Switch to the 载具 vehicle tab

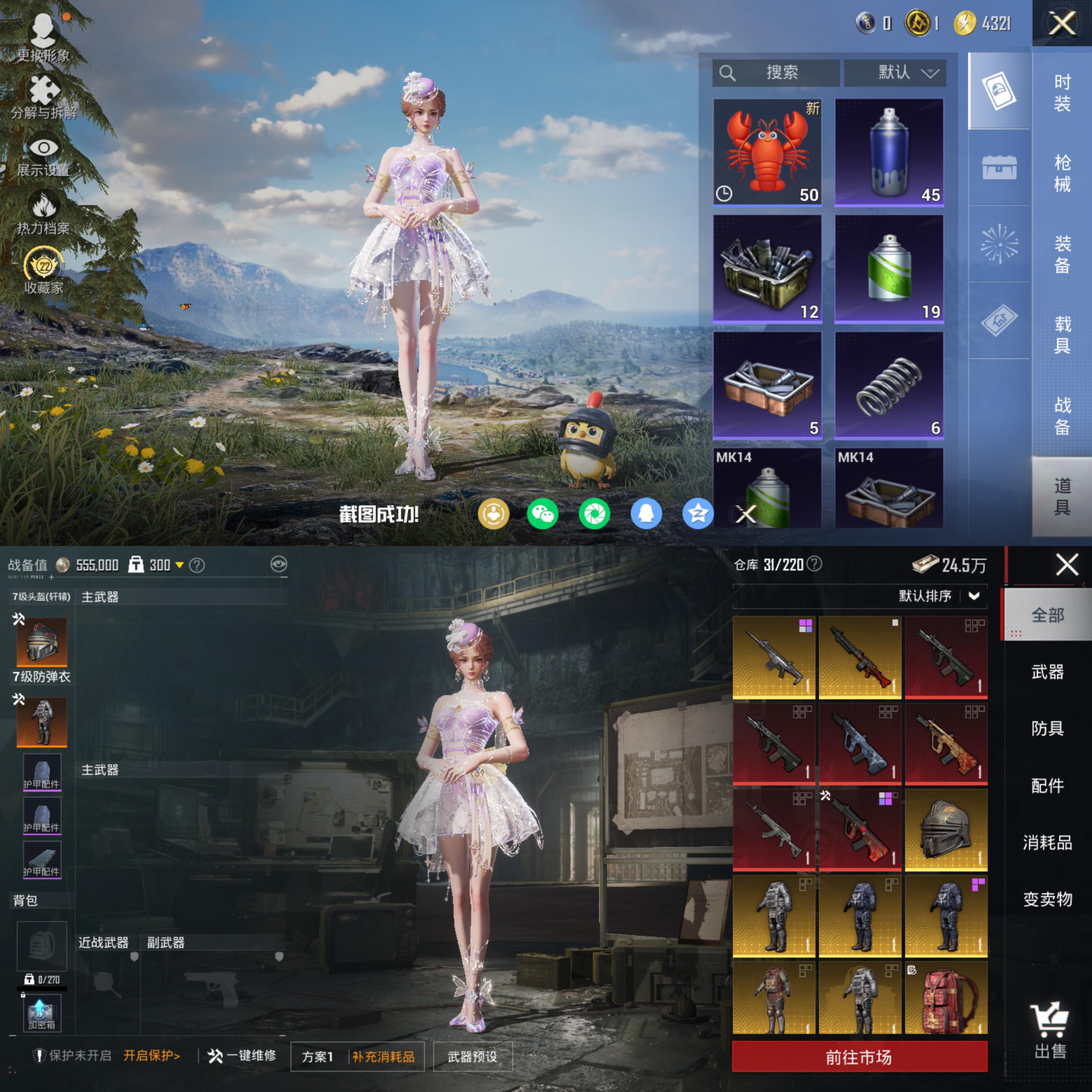tap(1062, 334)
